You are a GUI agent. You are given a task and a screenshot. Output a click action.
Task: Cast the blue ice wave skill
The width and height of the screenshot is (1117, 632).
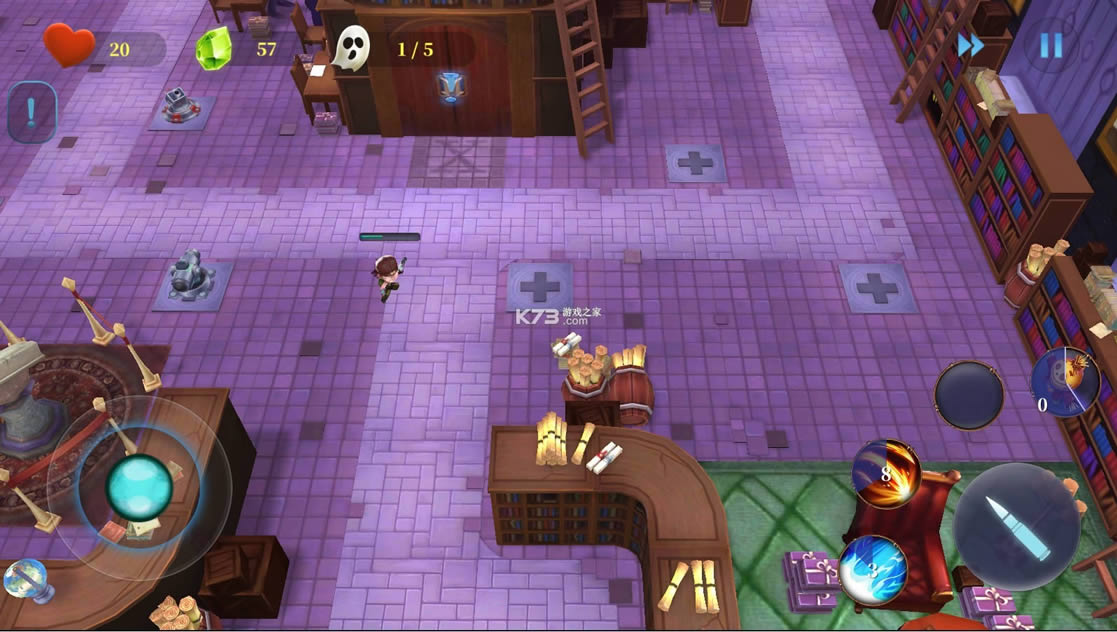click(873, 571)
